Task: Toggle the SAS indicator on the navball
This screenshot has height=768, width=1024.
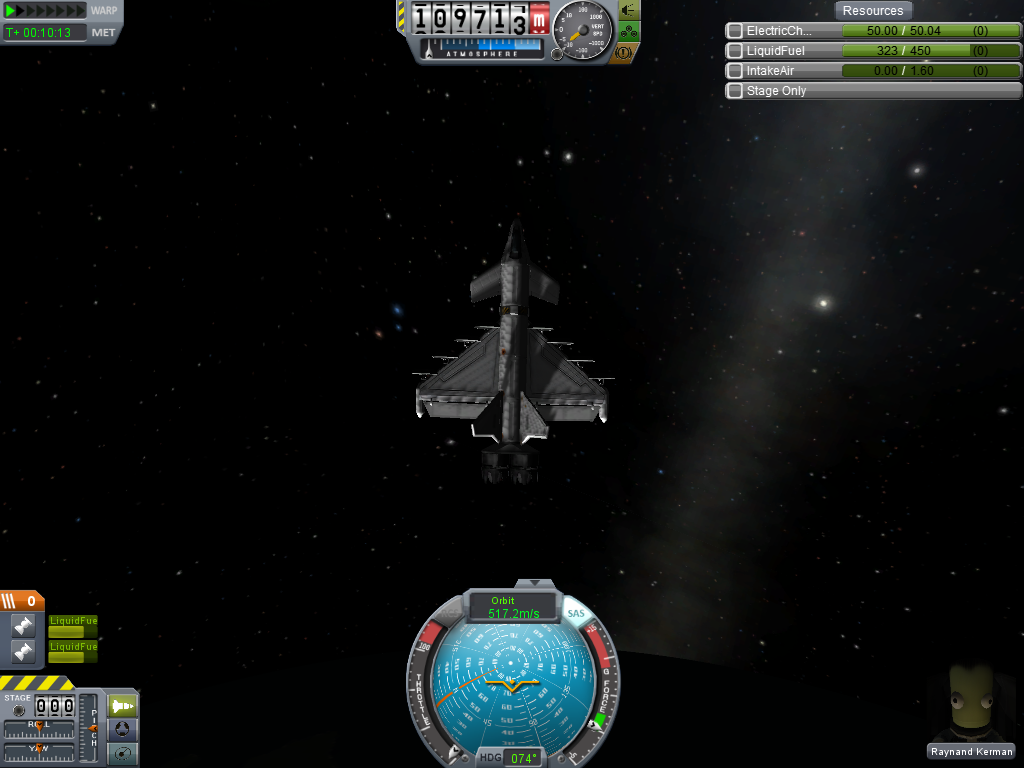Action: (576, 613)
